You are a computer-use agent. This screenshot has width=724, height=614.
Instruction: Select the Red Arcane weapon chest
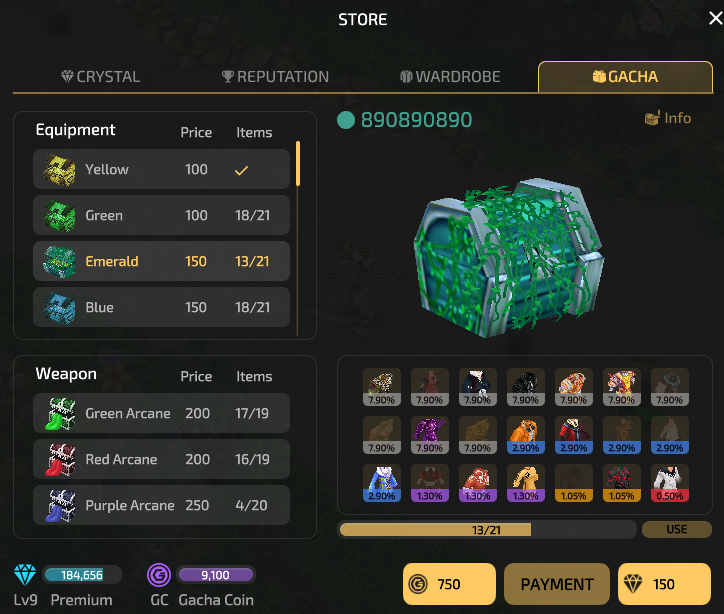[x=161, y=460]
